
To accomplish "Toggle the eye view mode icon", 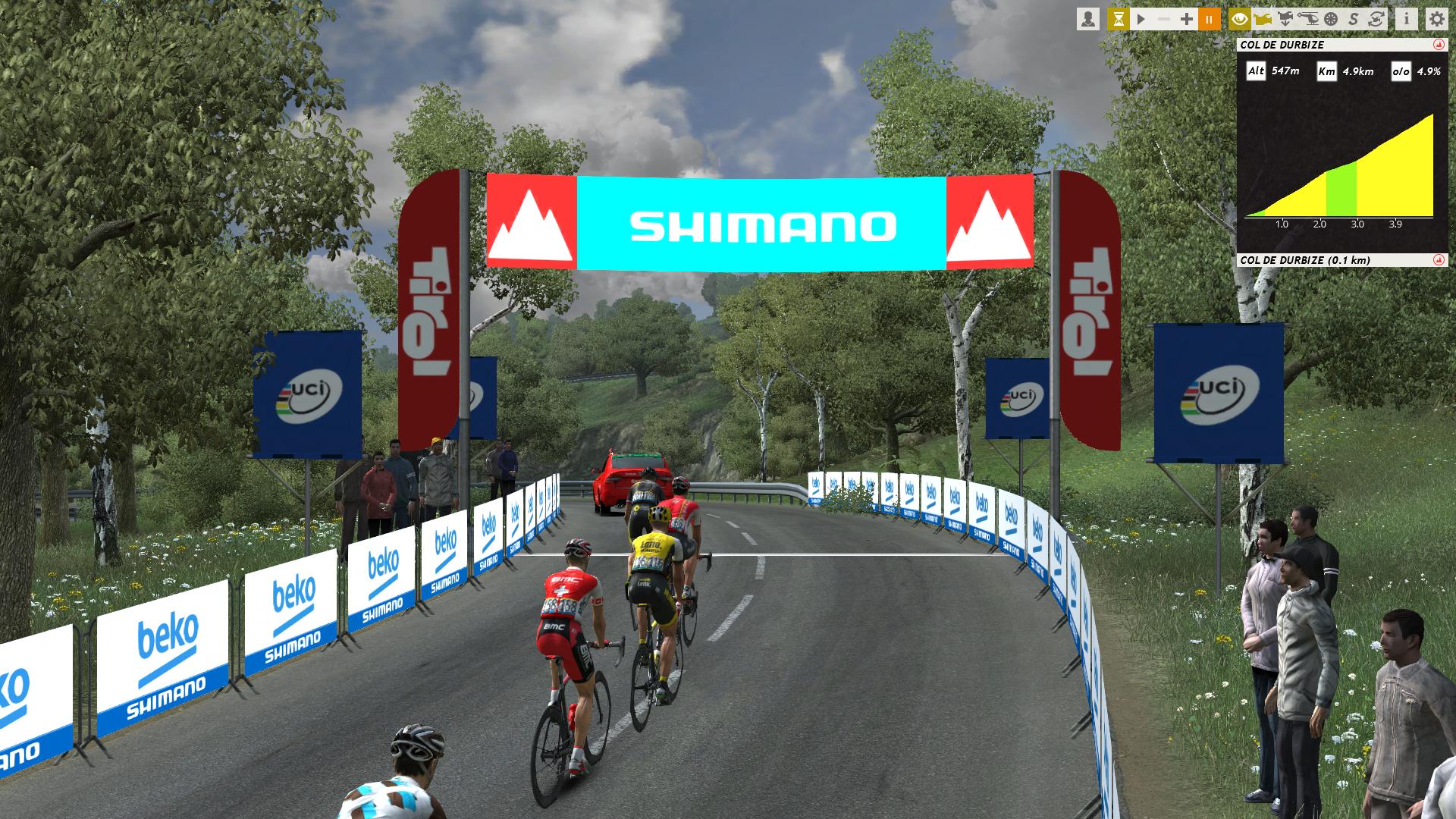I will (x=1240, y=19).
